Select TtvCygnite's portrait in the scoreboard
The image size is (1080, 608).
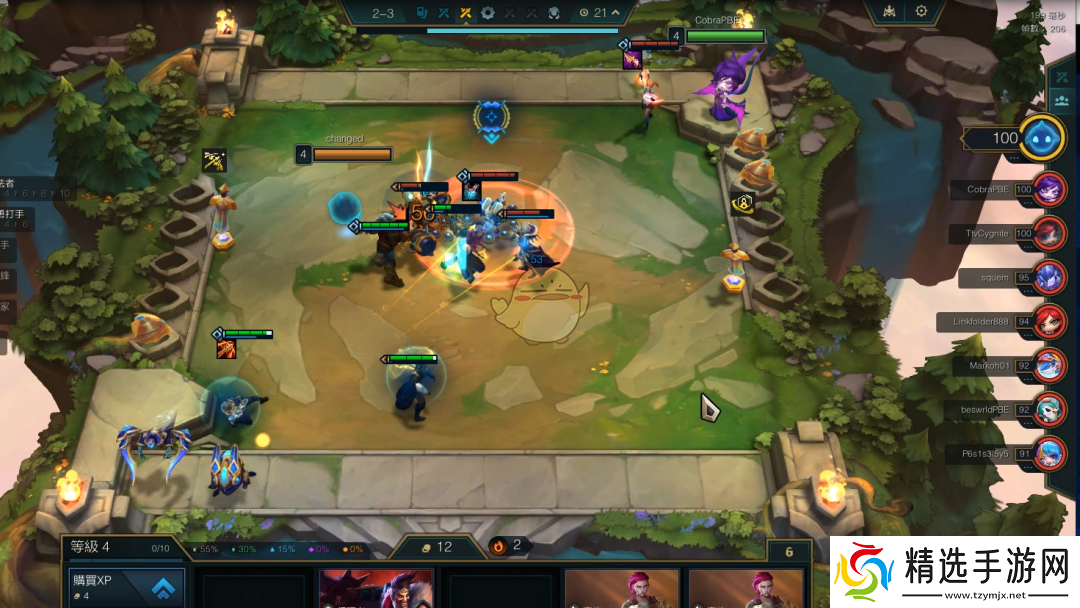coord(1050,233)
